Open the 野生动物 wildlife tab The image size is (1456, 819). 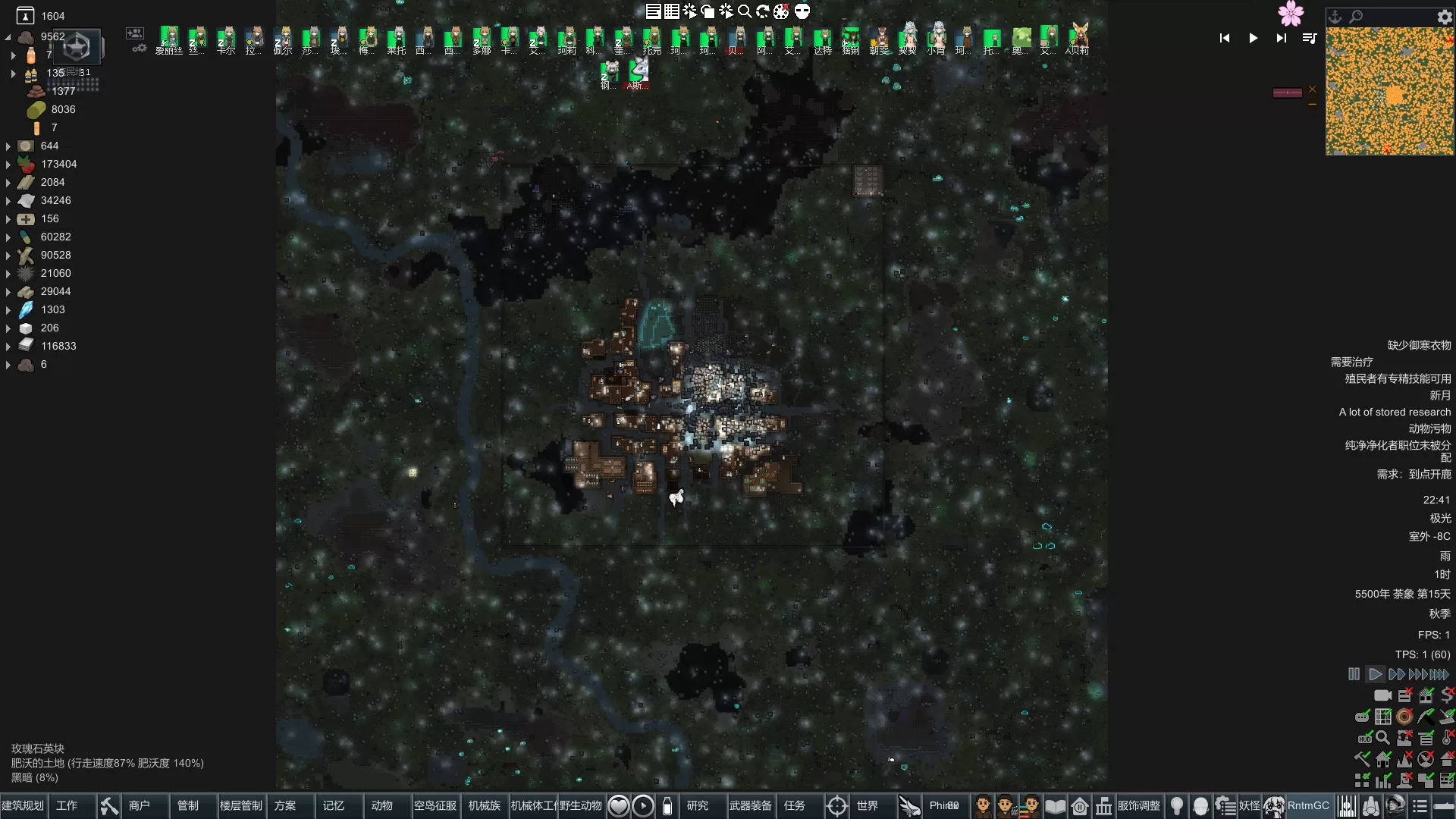pos(581,805)
